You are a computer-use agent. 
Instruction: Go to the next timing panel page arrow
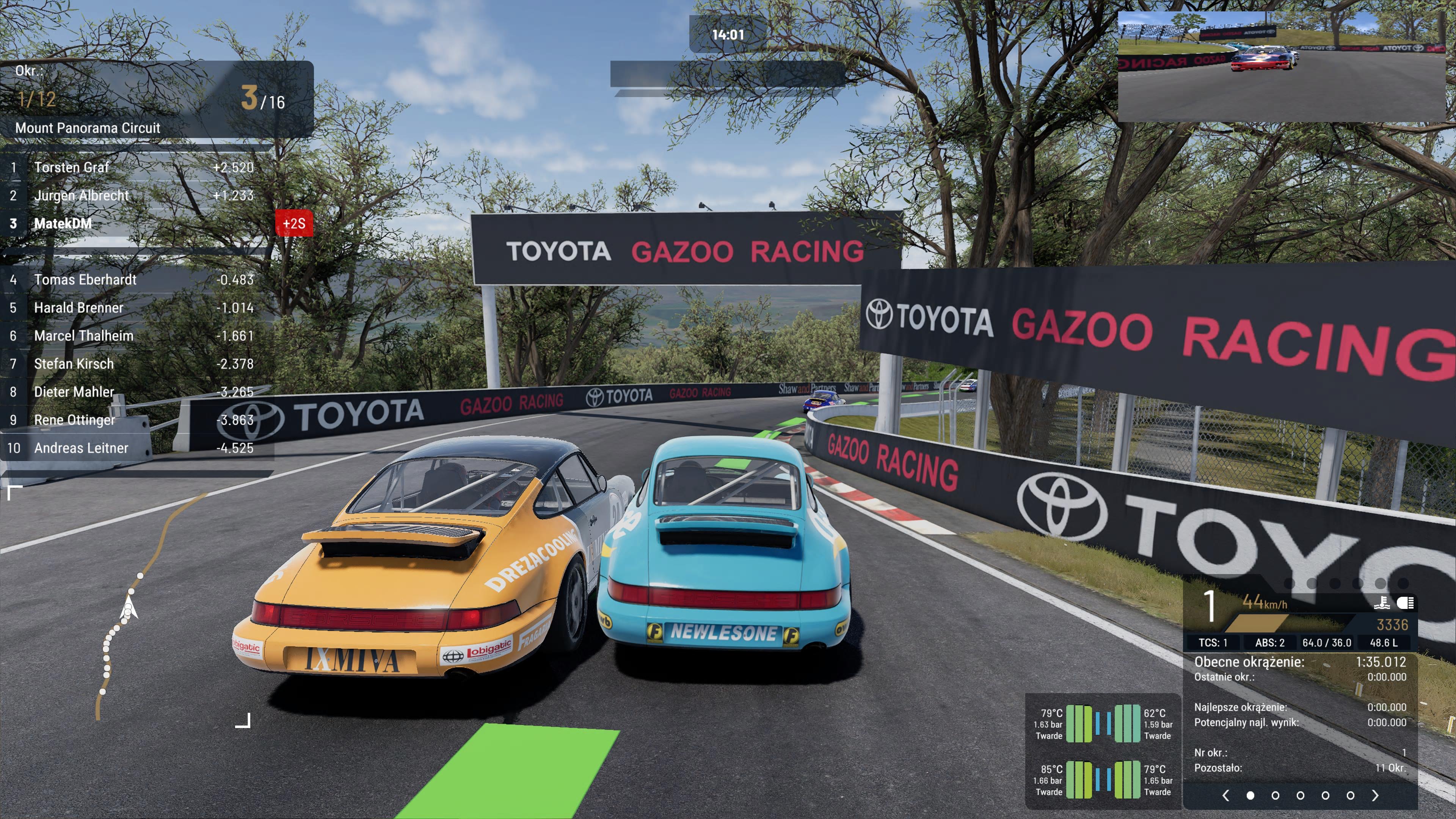[1374, 795]
